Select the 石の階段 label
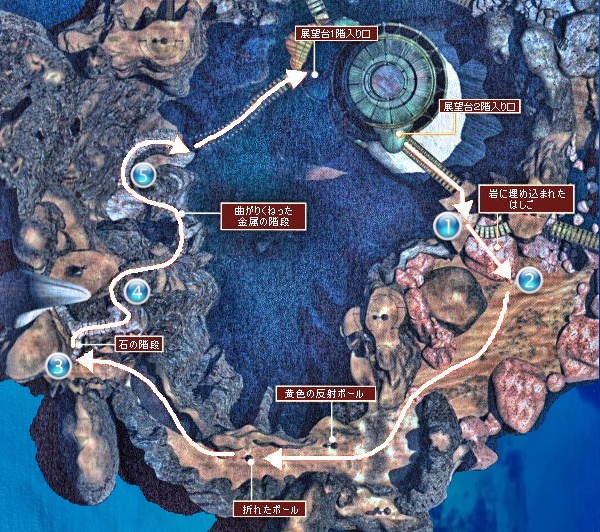 click(x=139, y=343)
